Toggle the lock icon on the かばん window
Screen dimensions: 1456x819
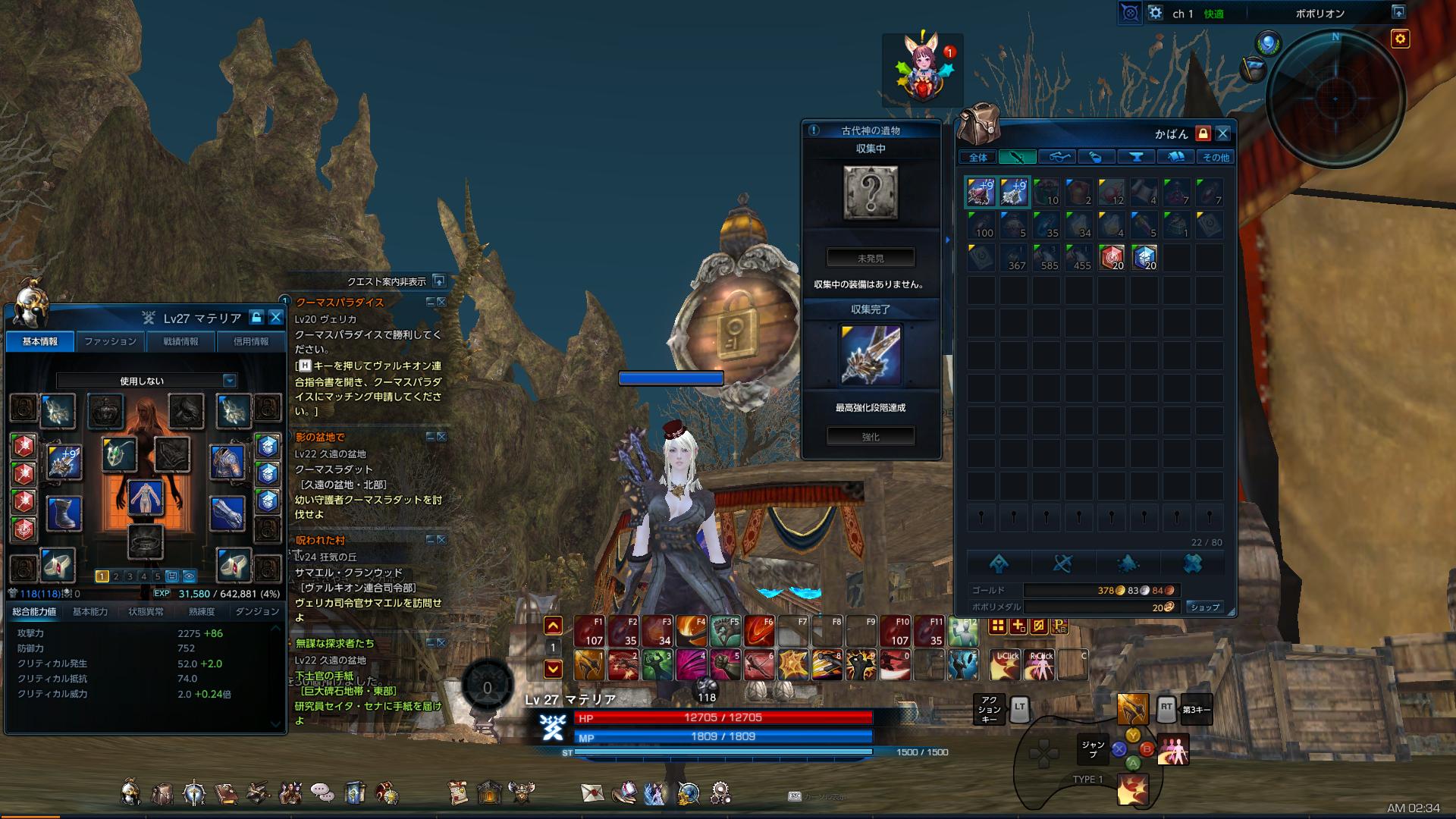[1202, 133]
